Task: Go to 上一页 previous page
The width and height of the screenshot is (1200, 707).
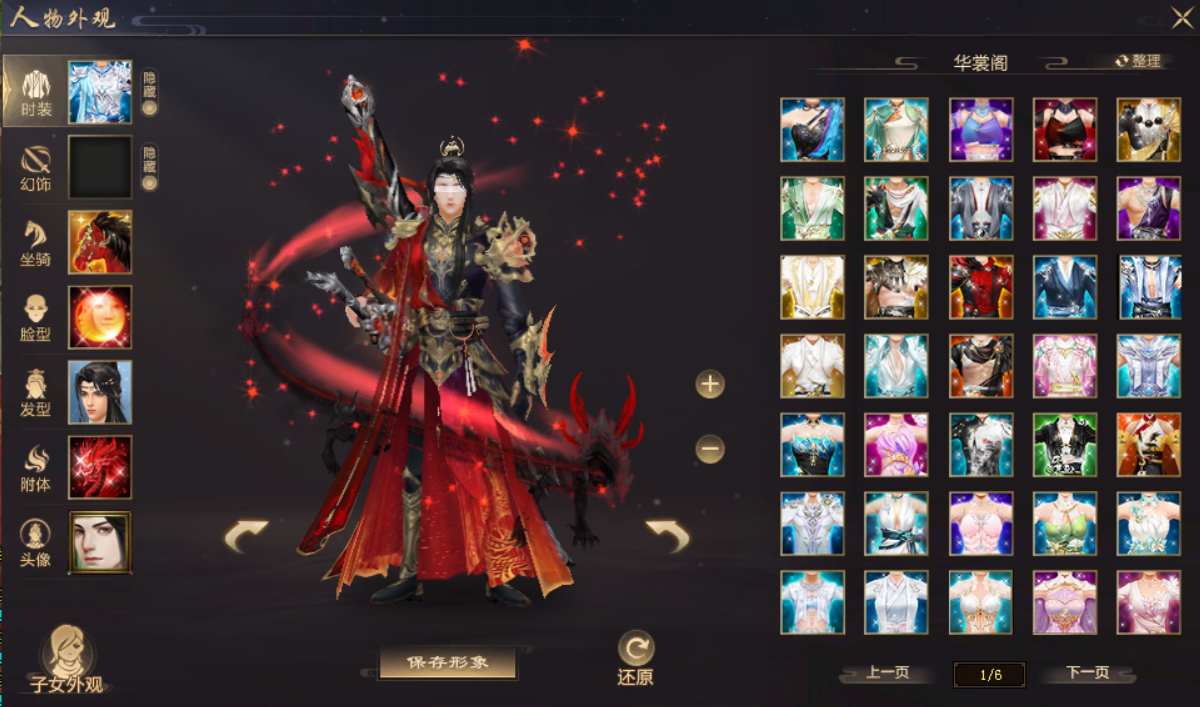Action: (x=888, y=673)
